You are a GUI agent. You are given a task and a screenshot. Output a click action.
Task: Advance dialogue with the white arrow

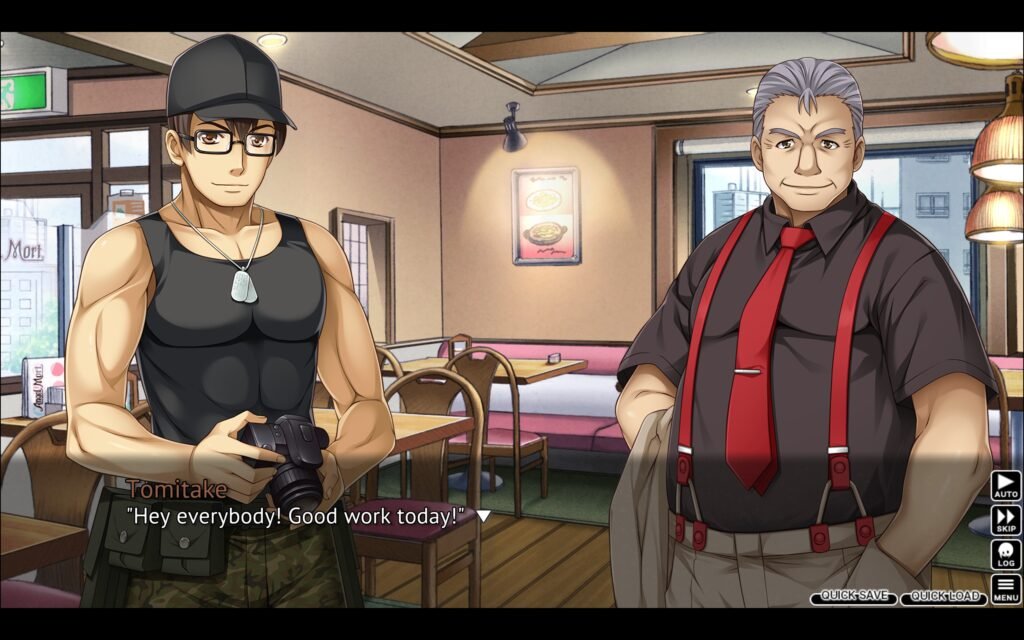point(483,516)
